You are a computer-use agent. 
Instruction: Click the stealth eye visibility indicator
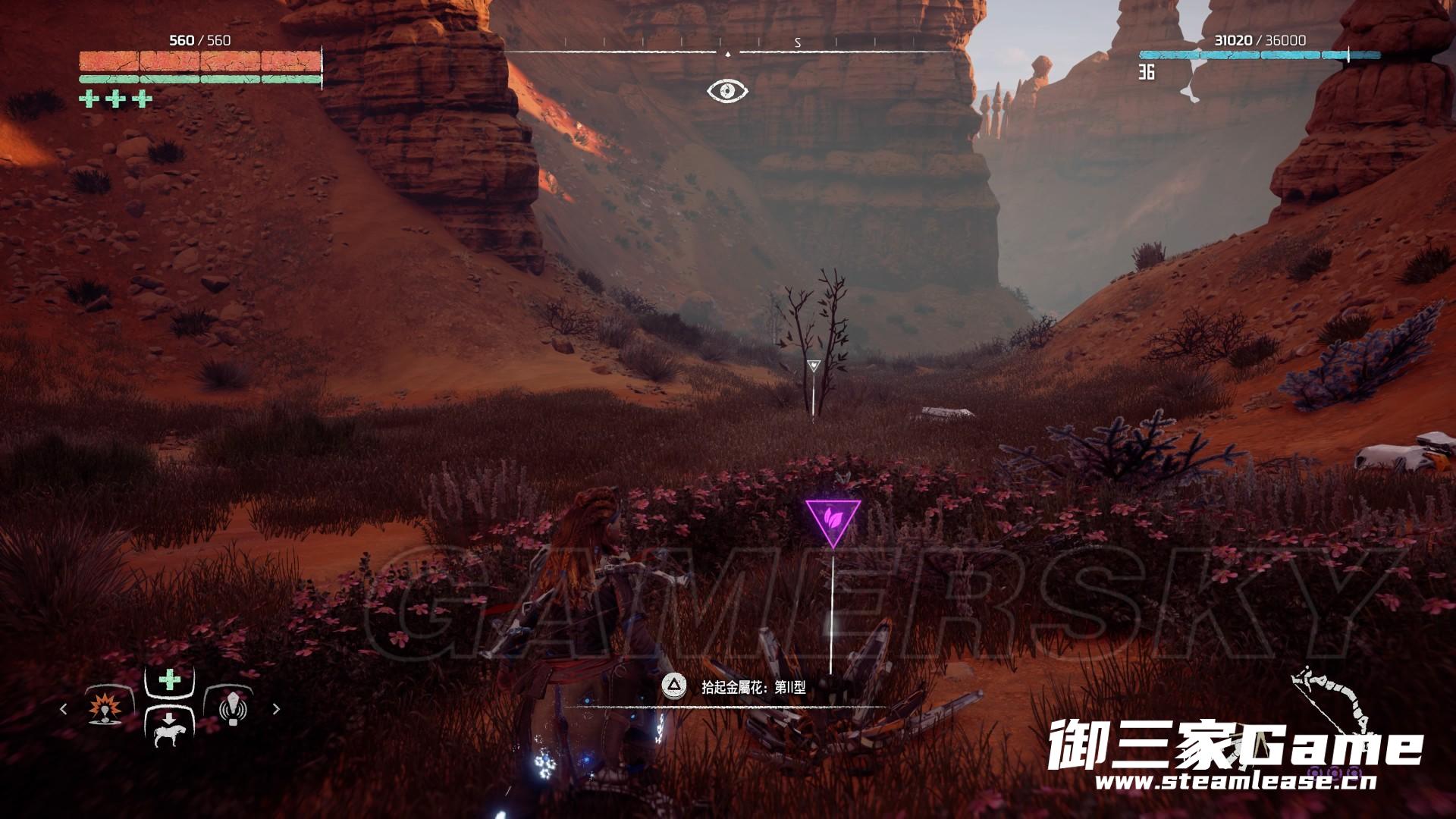pyautogui.click(x=727, y=91)
